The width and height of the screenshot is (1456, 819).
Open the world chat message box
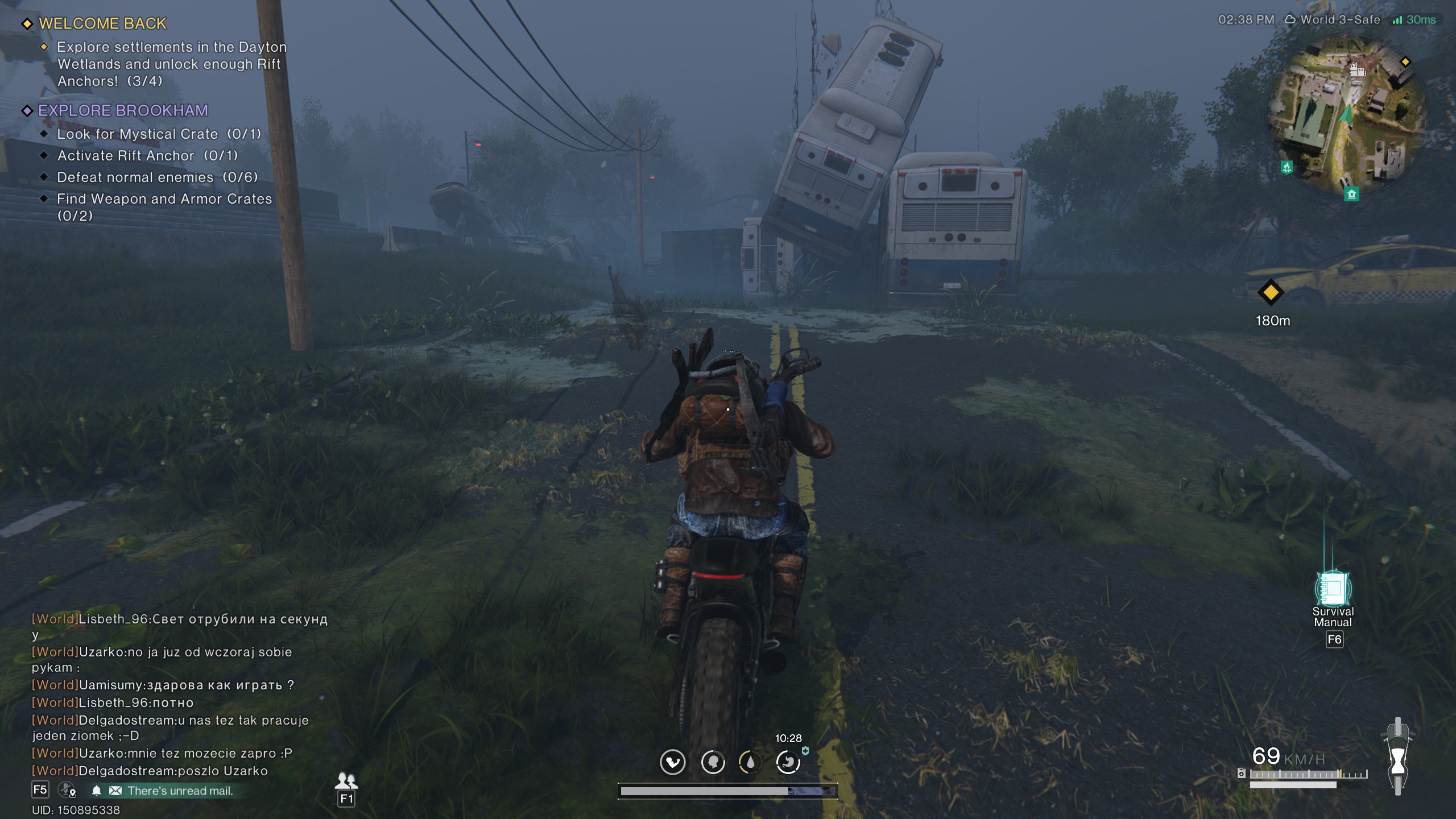click(171, 694)
